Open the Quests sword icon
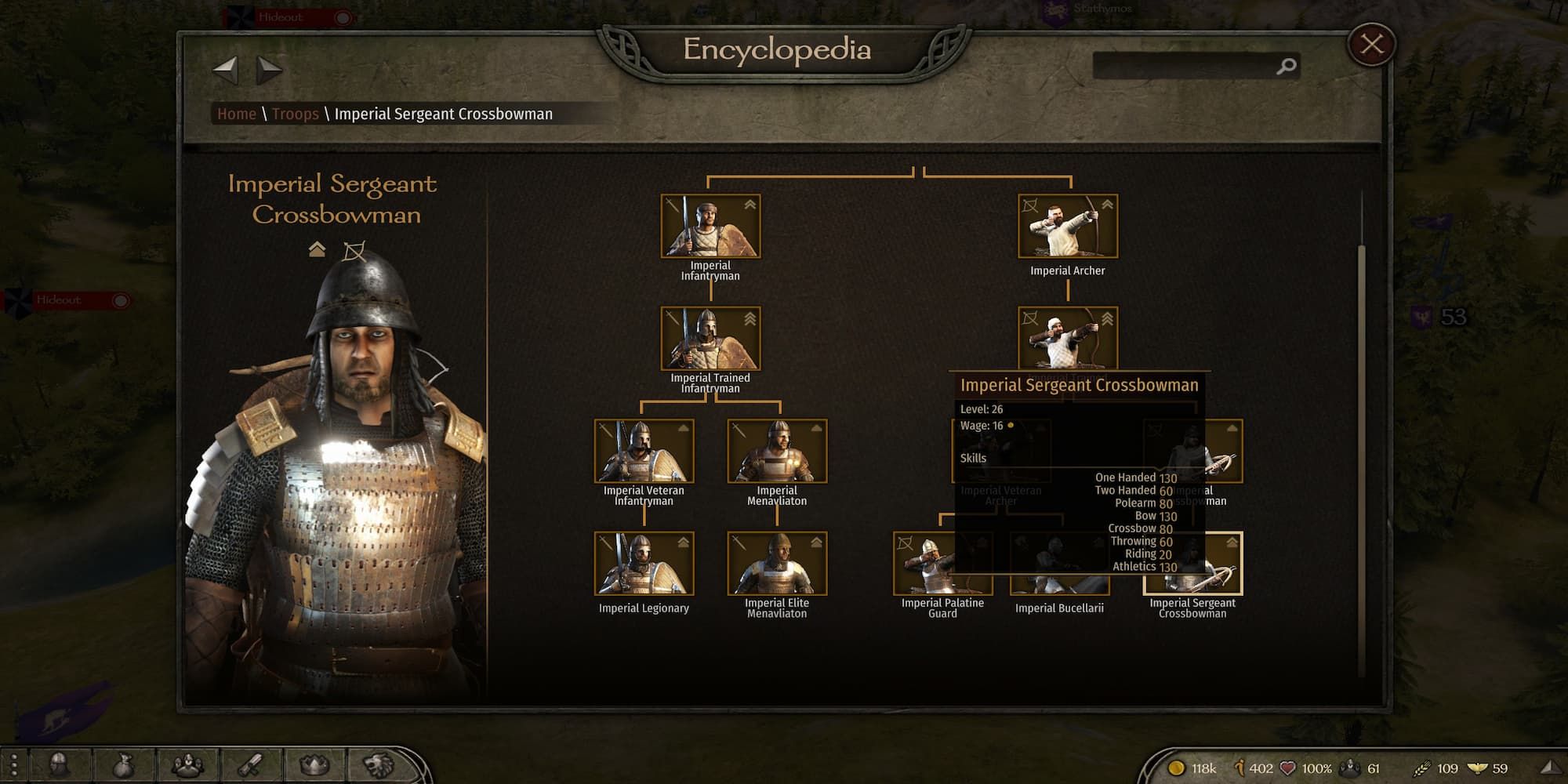Viewport: 1568px width, 784px height. coord(251,765)
